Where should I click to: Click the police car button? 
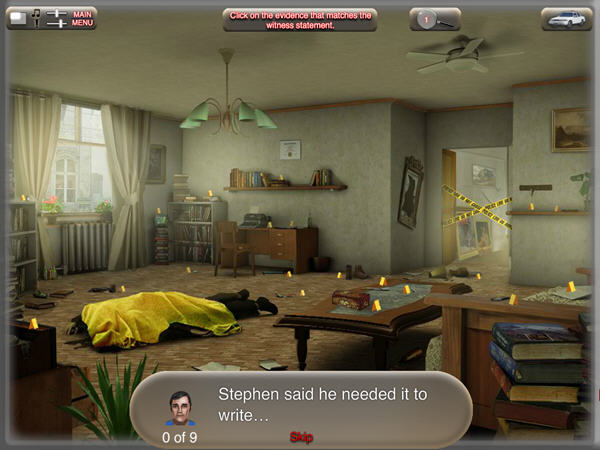click(566, 18)
